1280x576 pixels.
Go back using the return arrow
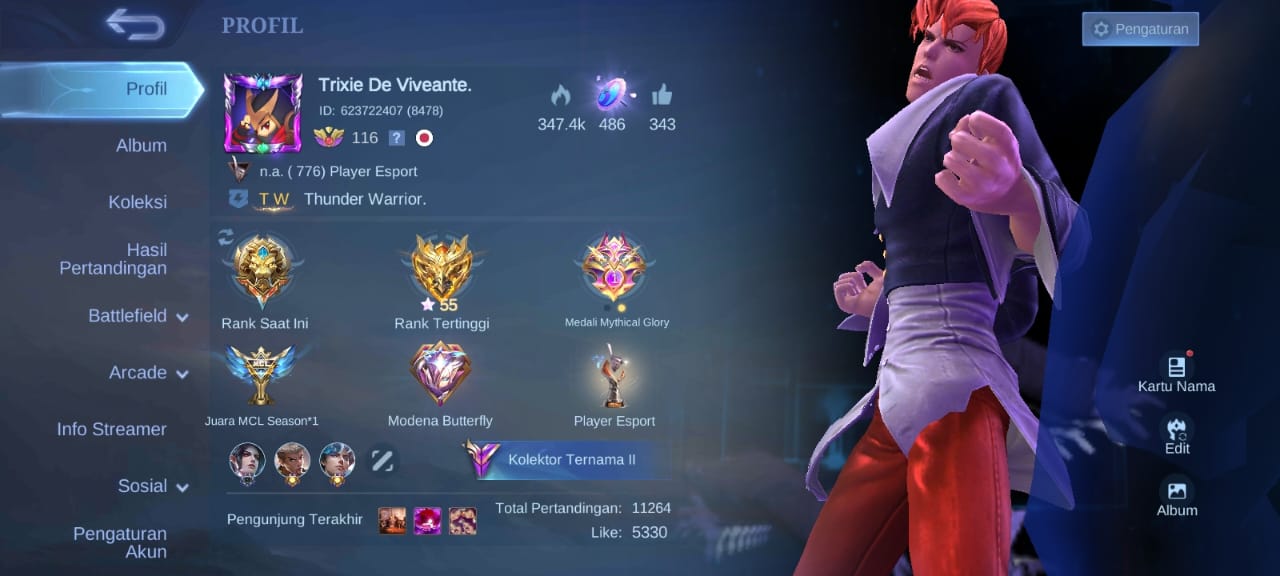coord(135,25)
